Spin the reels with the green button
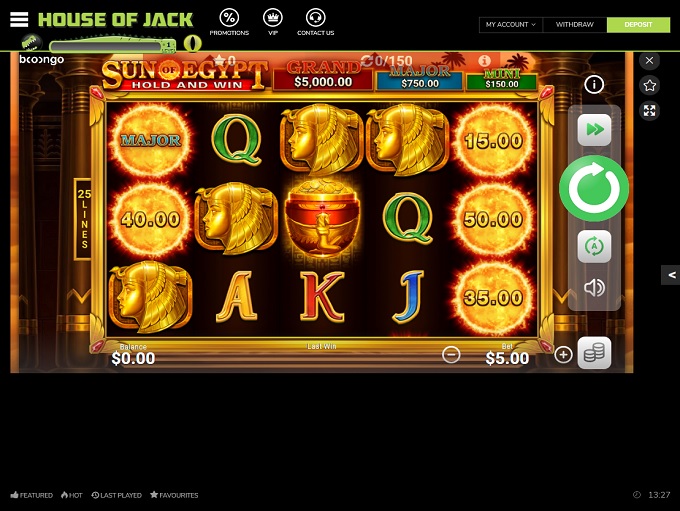This screenshot has width=680, height=511. [x=594, y=188]
